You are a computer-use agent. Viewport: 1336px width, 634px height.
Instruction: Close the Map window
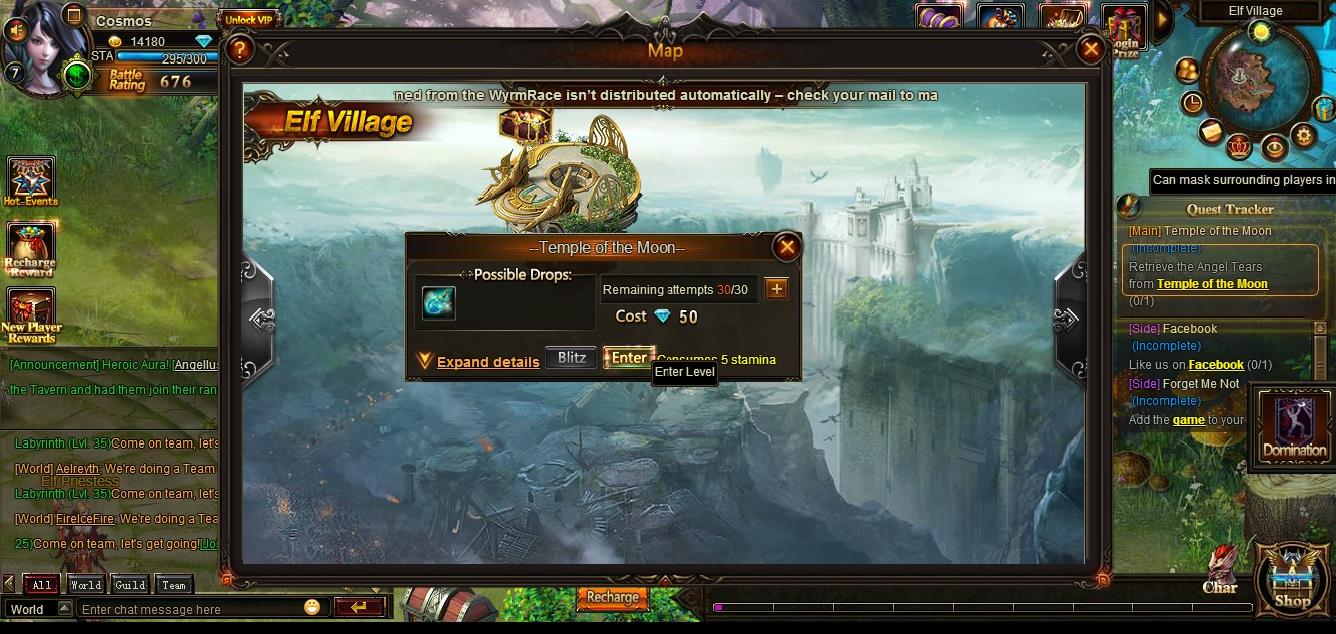pos(1090,49)
